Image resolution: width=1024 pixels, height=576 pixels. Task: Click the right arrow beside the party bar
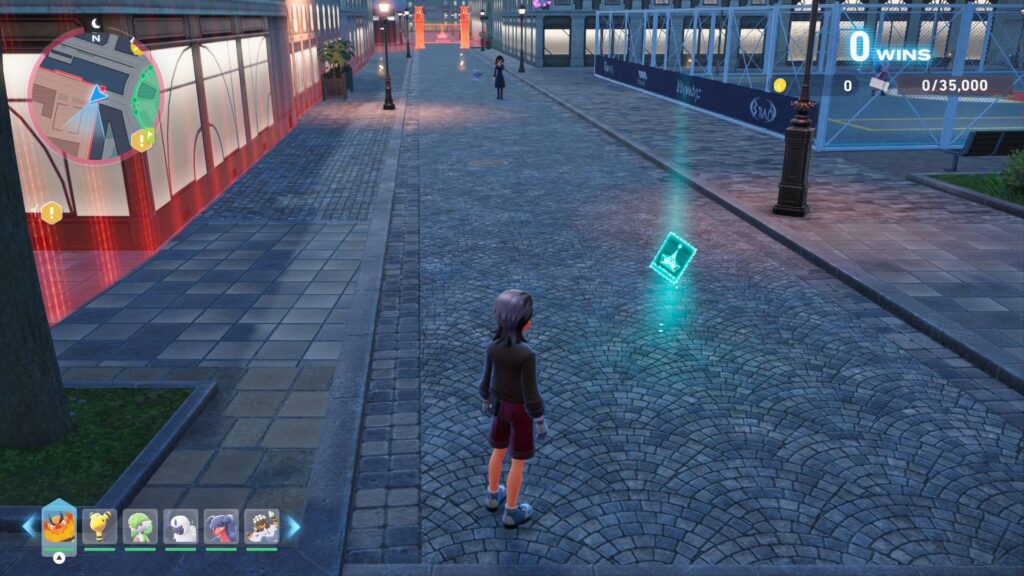coord(293,526)
